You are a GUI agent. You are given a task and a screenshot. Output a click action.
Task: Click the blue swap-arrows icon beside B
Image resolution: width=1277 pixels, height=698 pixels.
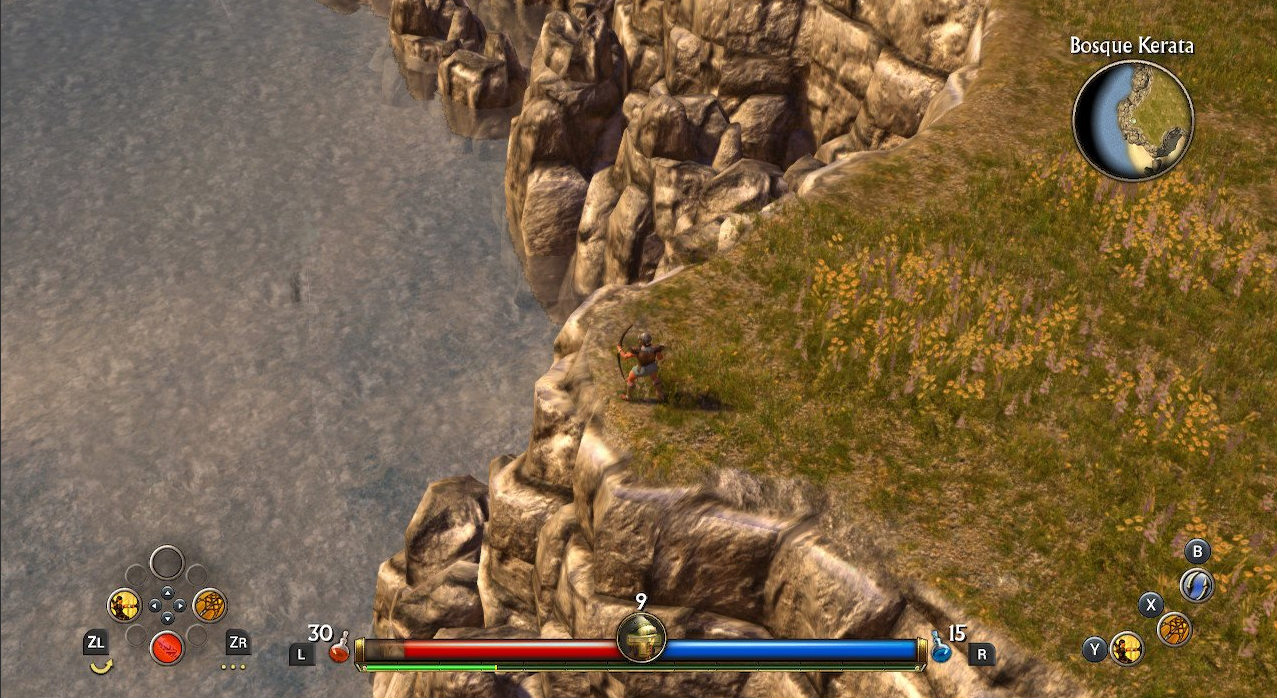1197,584
